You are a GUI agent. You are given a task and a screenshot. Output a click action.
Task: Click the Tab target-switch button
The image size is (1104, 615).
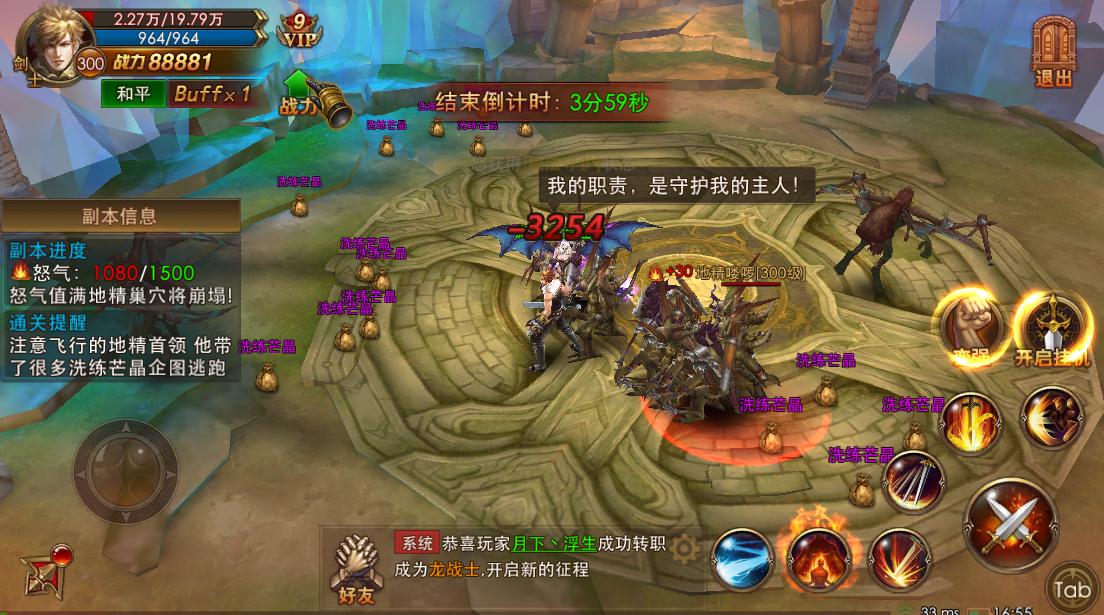pyautogui.click(x=1071, y=588)
